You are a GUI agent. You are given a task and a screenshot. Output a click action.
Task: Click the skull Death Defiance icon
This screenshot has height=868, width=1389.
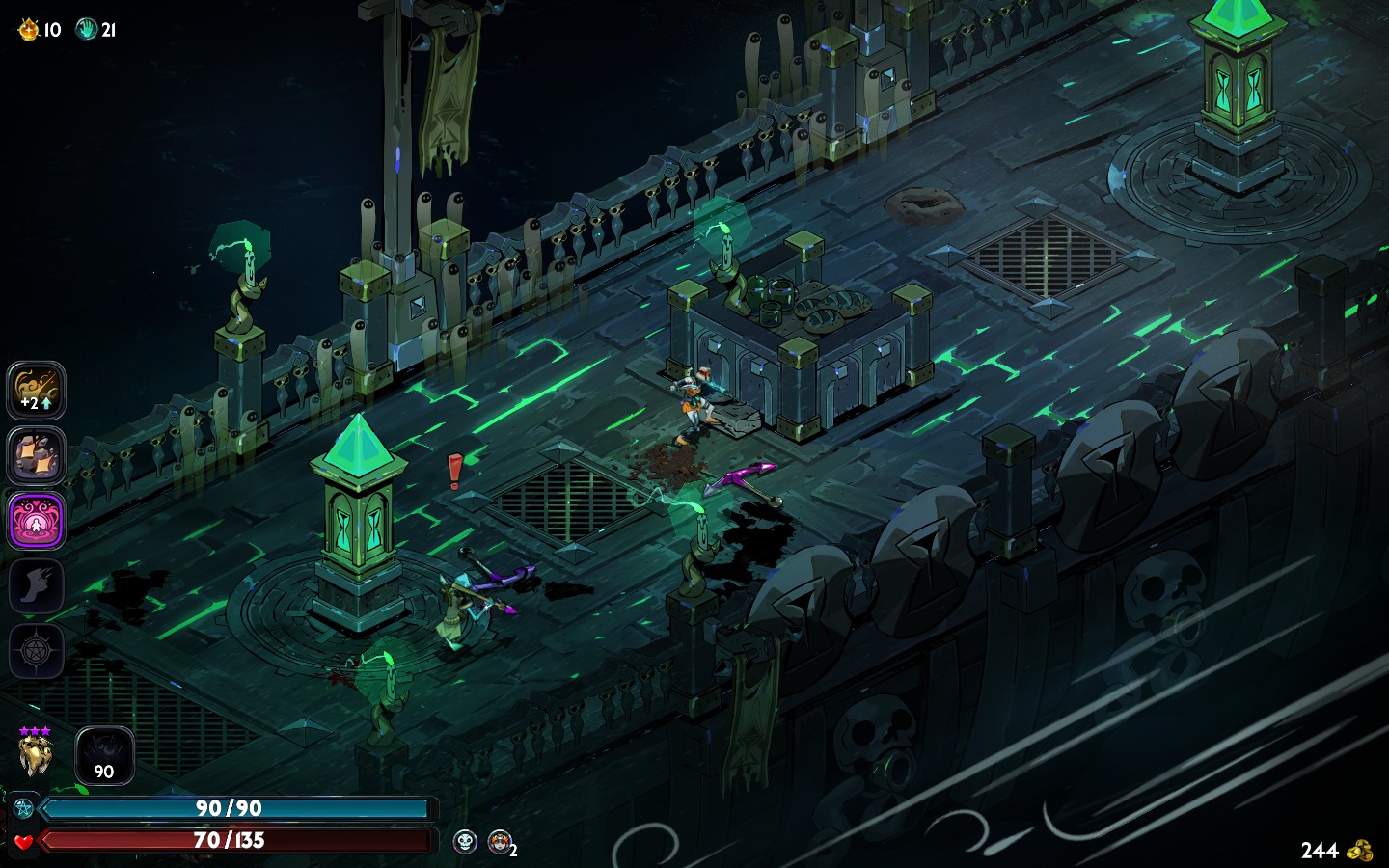[x=465, y=842]
